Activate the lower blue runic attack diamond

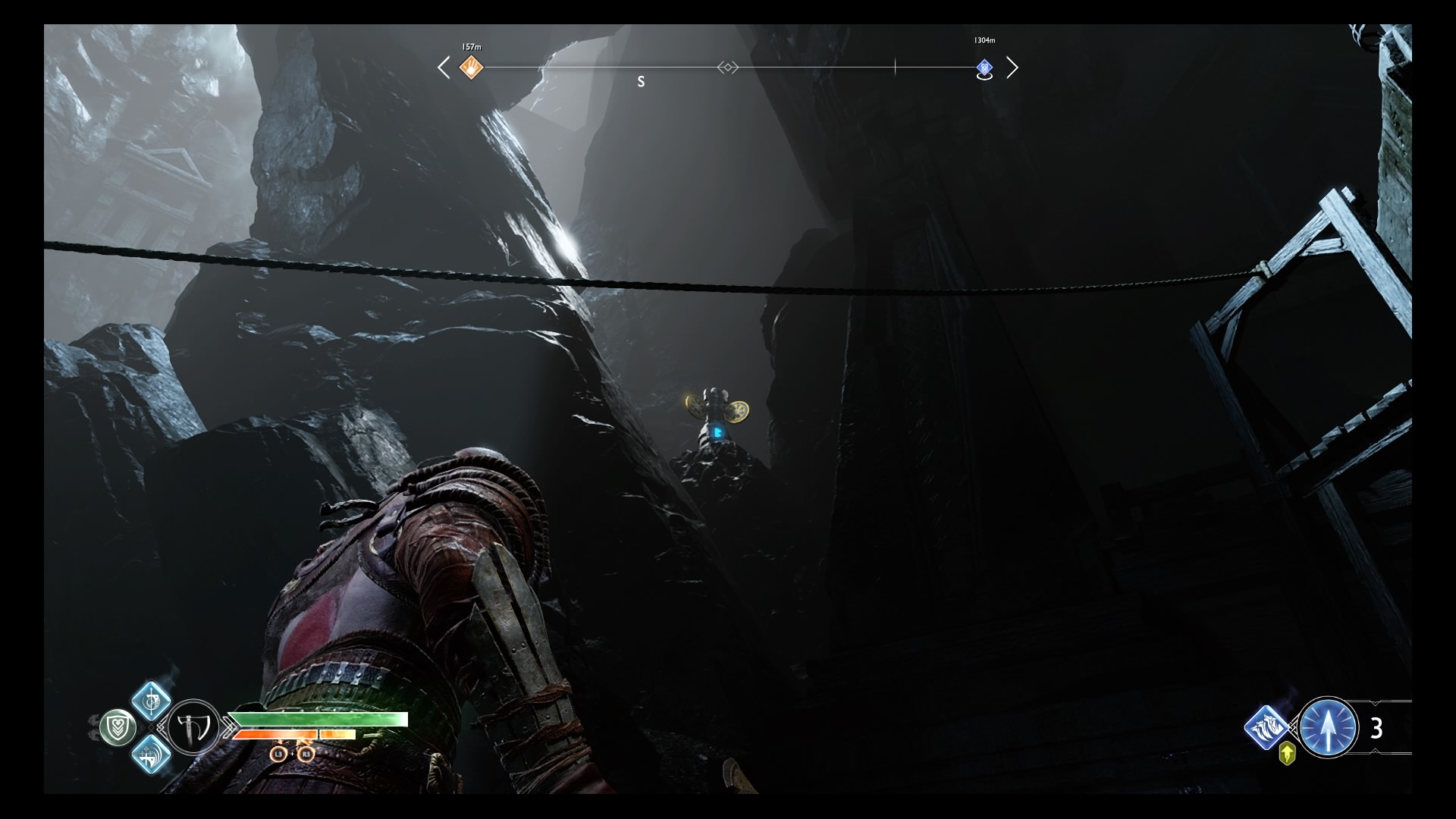tap(151, 755)
